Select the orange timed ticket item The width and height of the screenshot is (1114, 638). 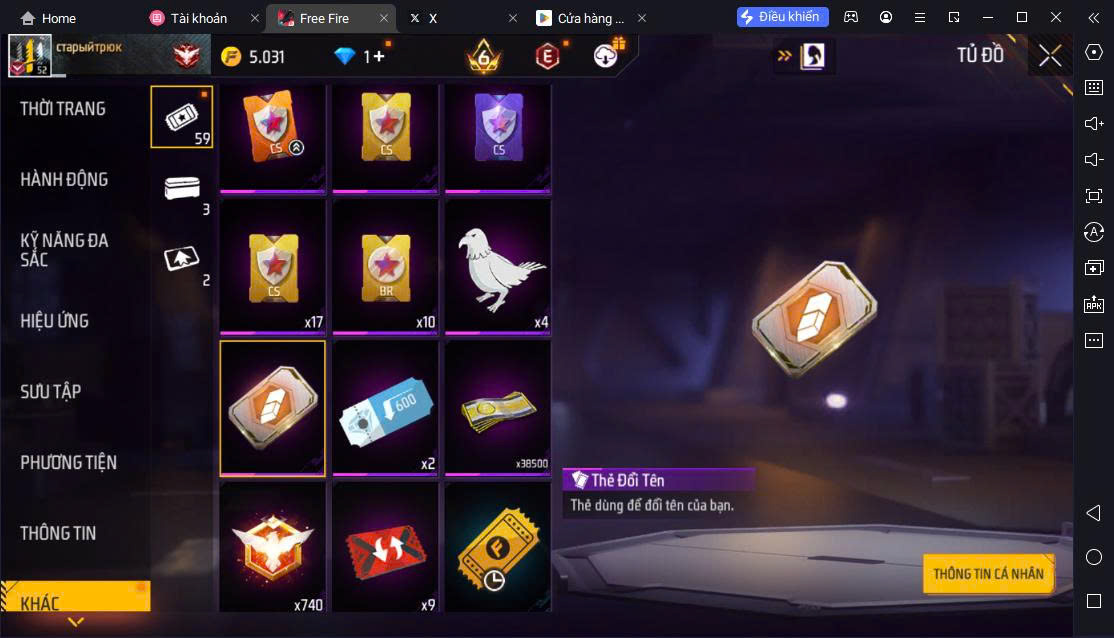click(x=498, y=548)
